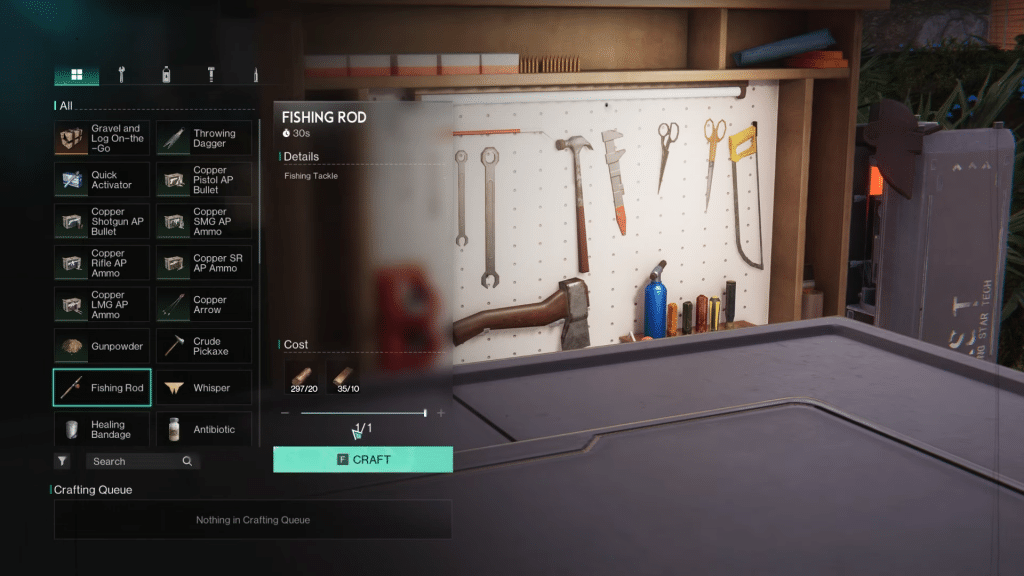The image size is (1024, 576).
Task: Select the Quick Activator recipe
Action: 102,180
